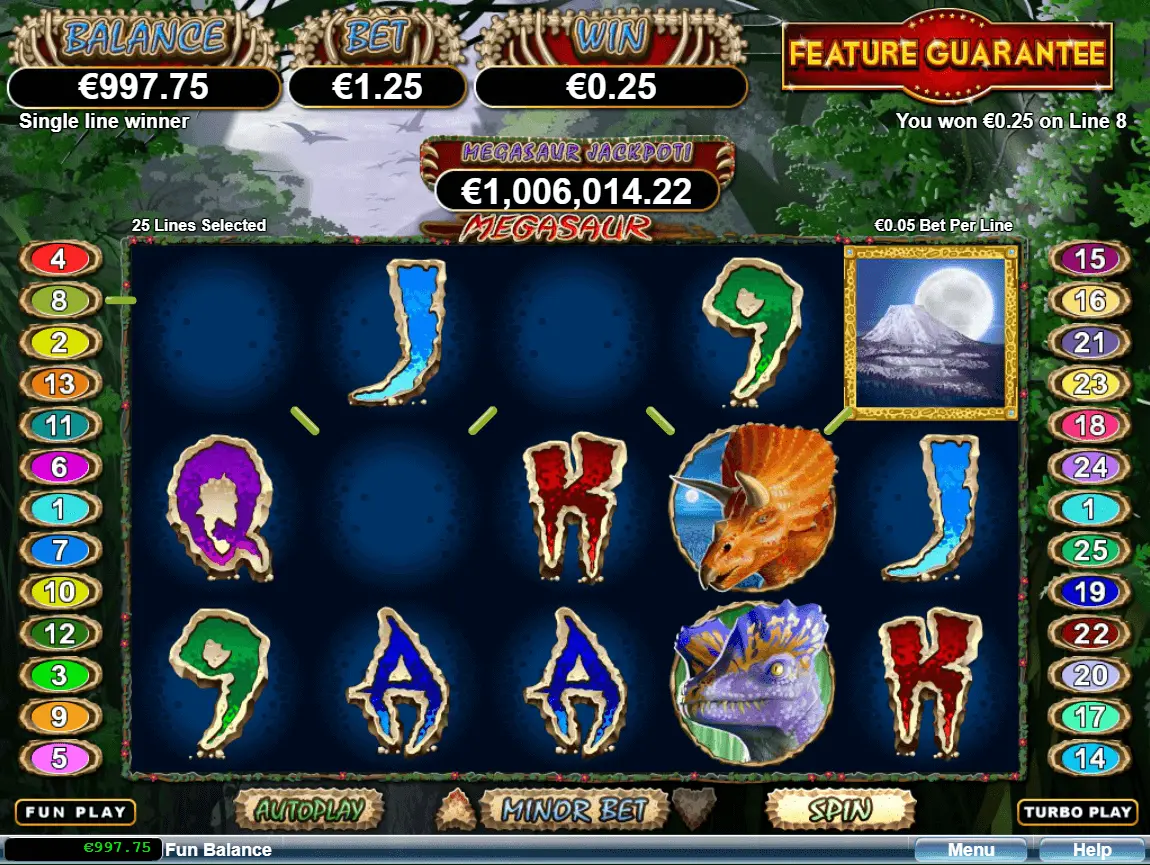
Task: Choose payline number 25
Action: tap(1089, 549)
